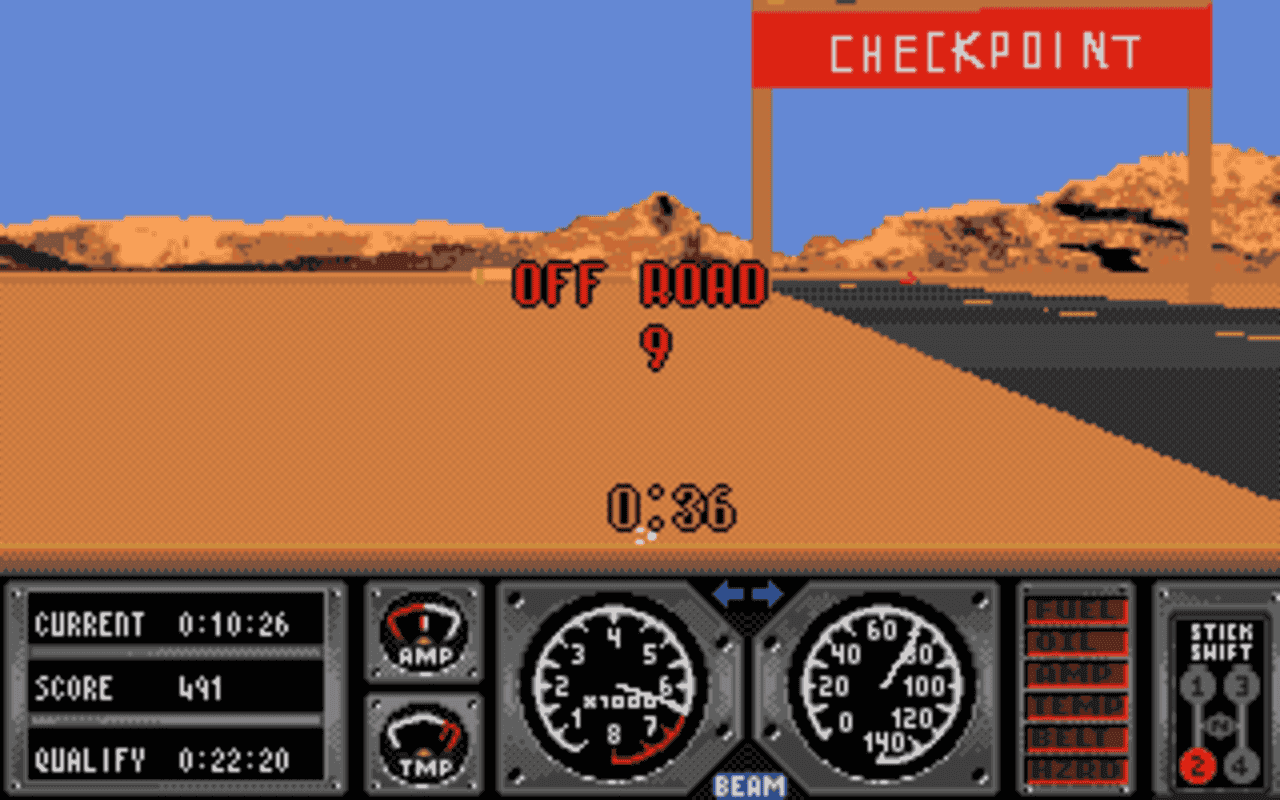Toggle the TEMP warning lamp
The height and width of the screenshot is (800, 1280).
1075,705
